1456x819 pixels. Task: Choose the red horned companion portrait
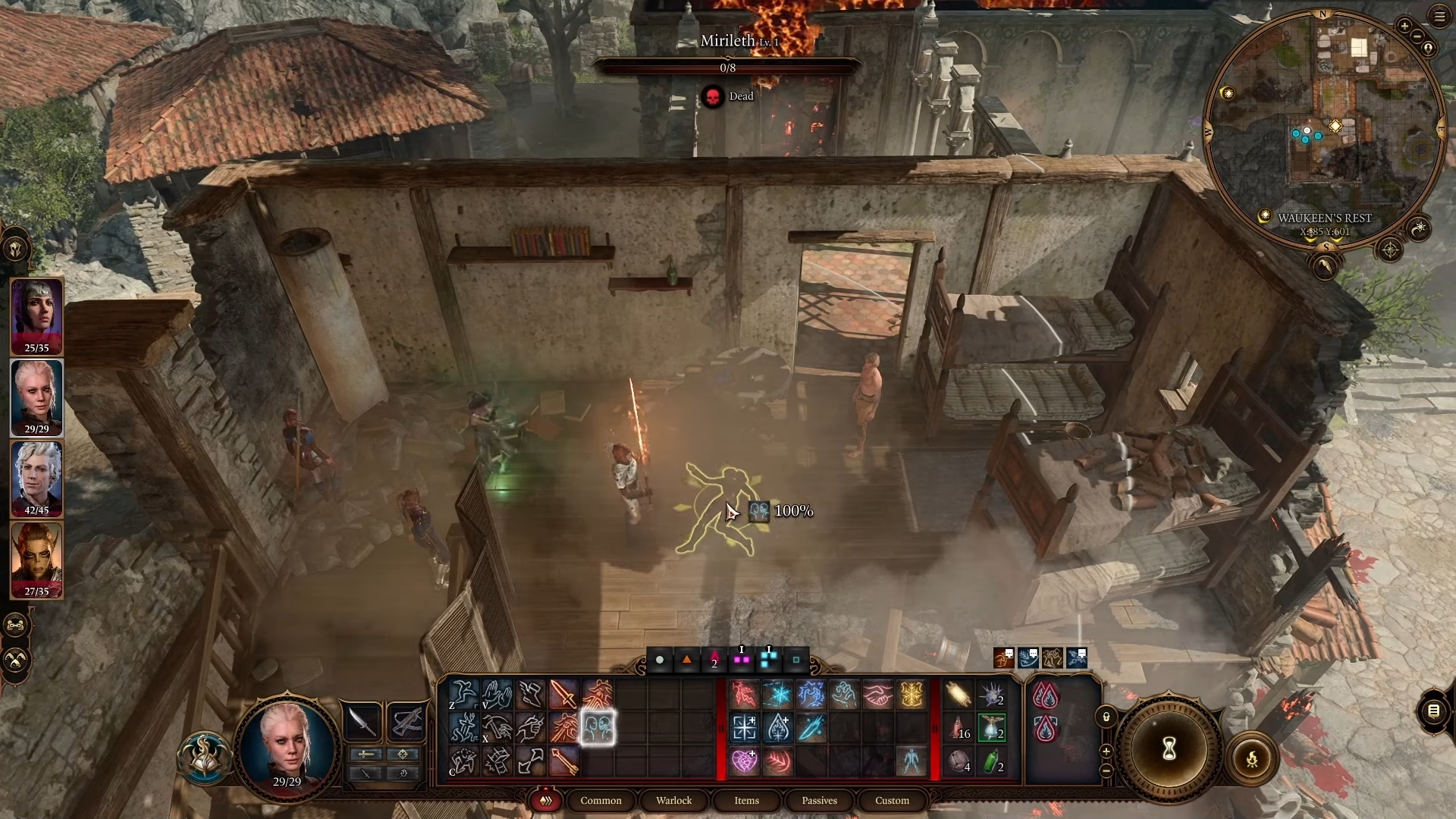pos(36,560)
